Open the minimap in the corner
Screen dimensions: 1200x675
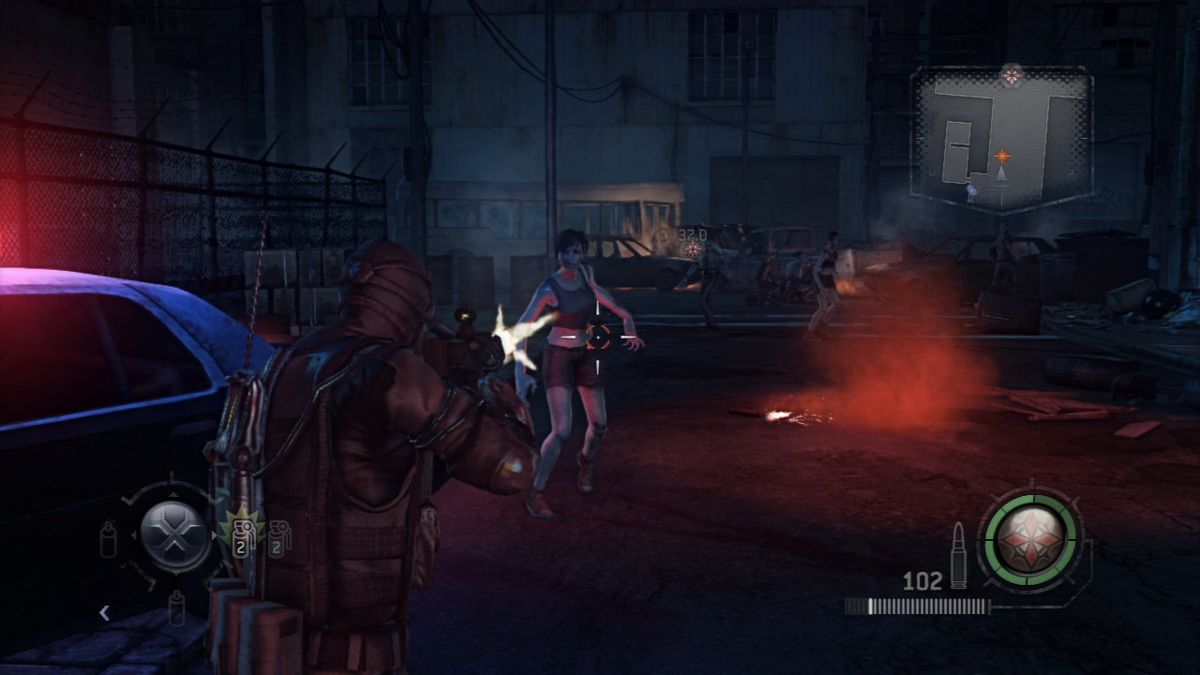point(1000,140)
